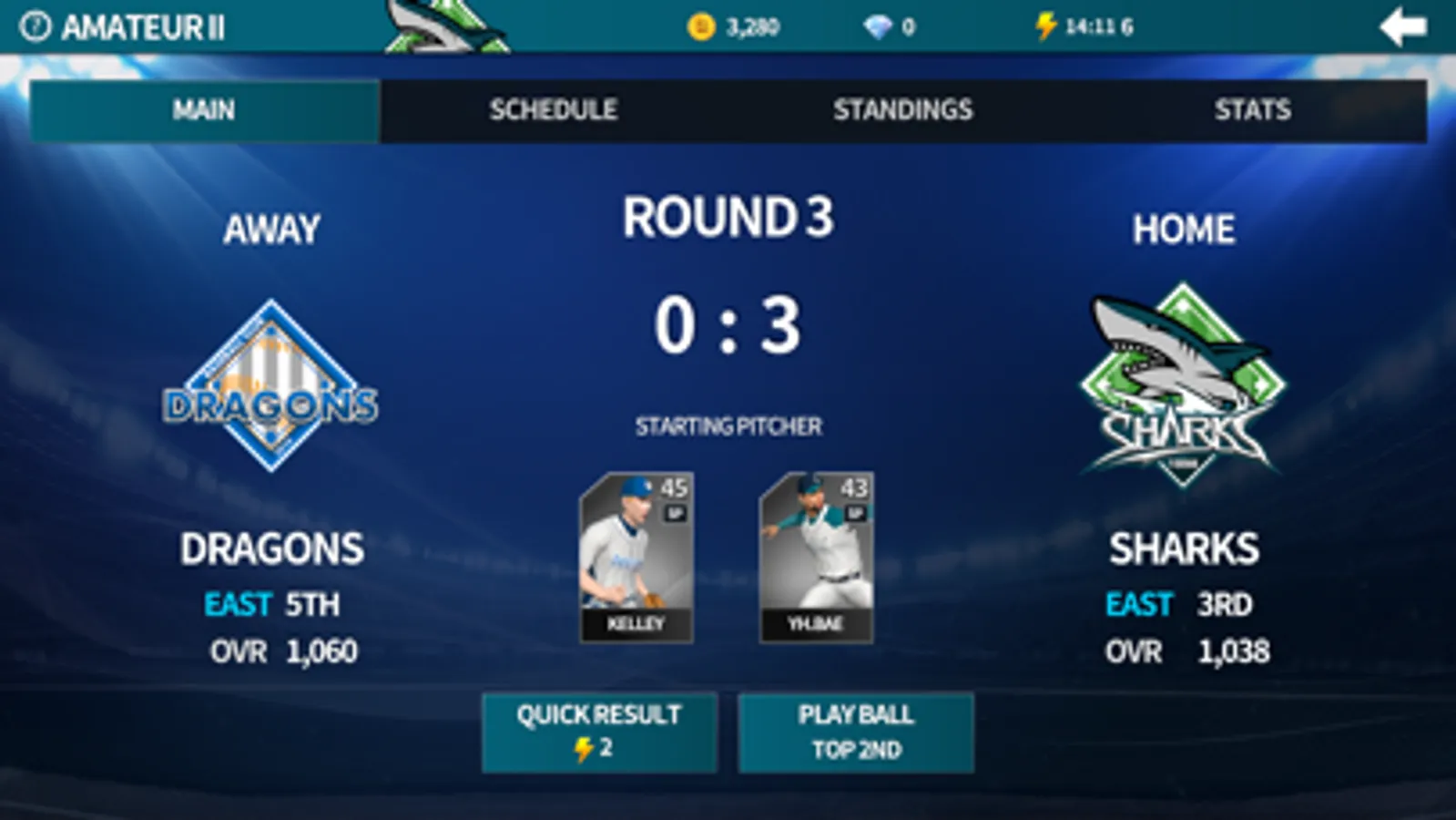This screenshot has height=820, width=1456.
Task: Select the Dragons team diamond logo
Action: pyautogui.click(x=271, y=387)
